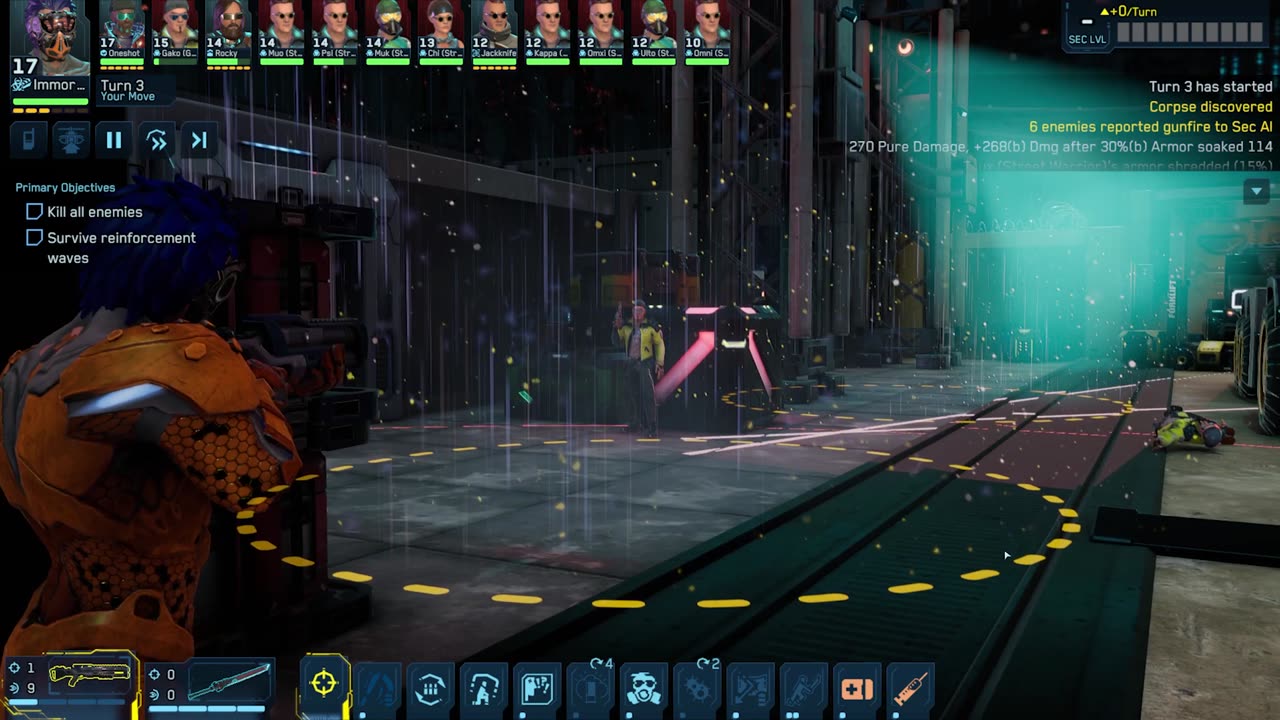Pause the game with the pause button

(114, 141)
